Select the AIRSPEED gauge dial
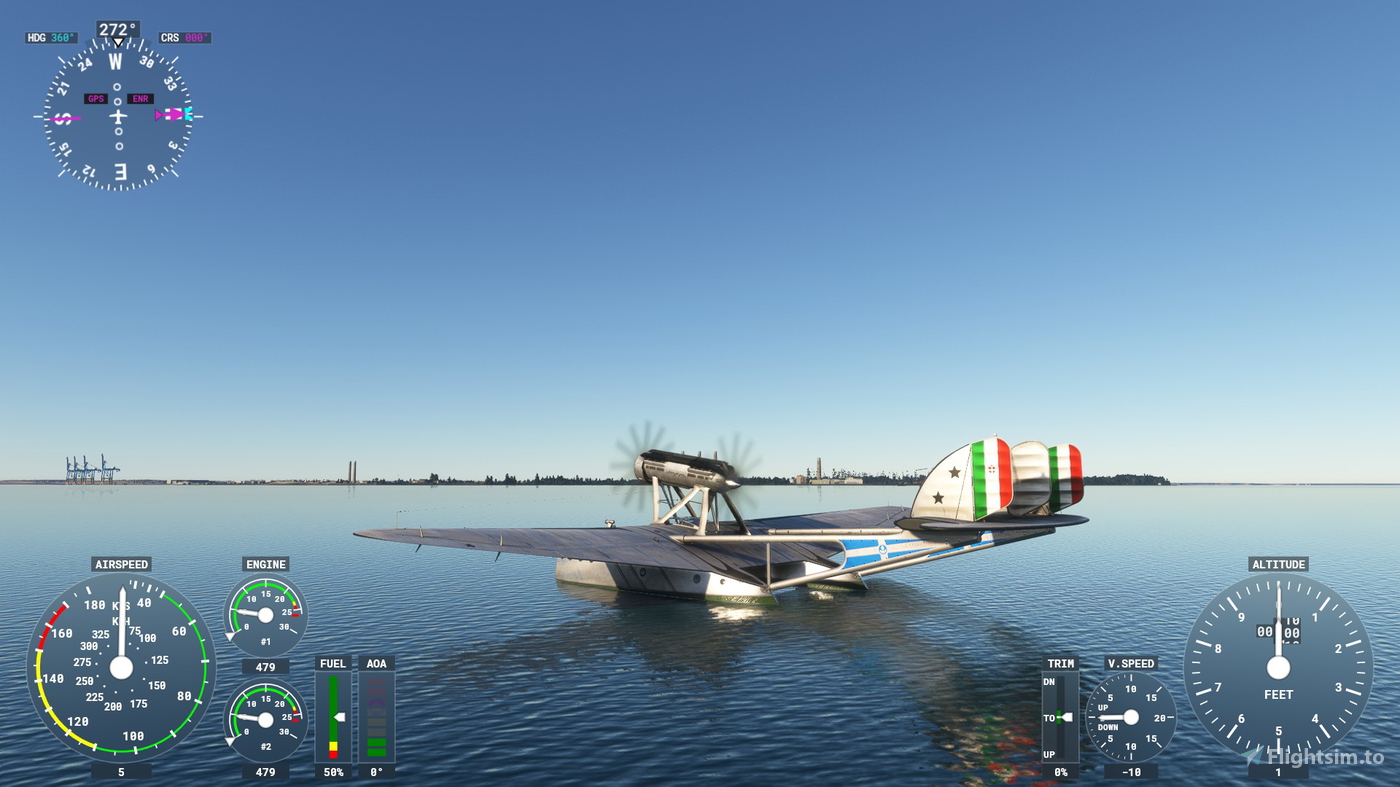The width and height of the screenshot is (1400, 787). click(x=123, y=668)
